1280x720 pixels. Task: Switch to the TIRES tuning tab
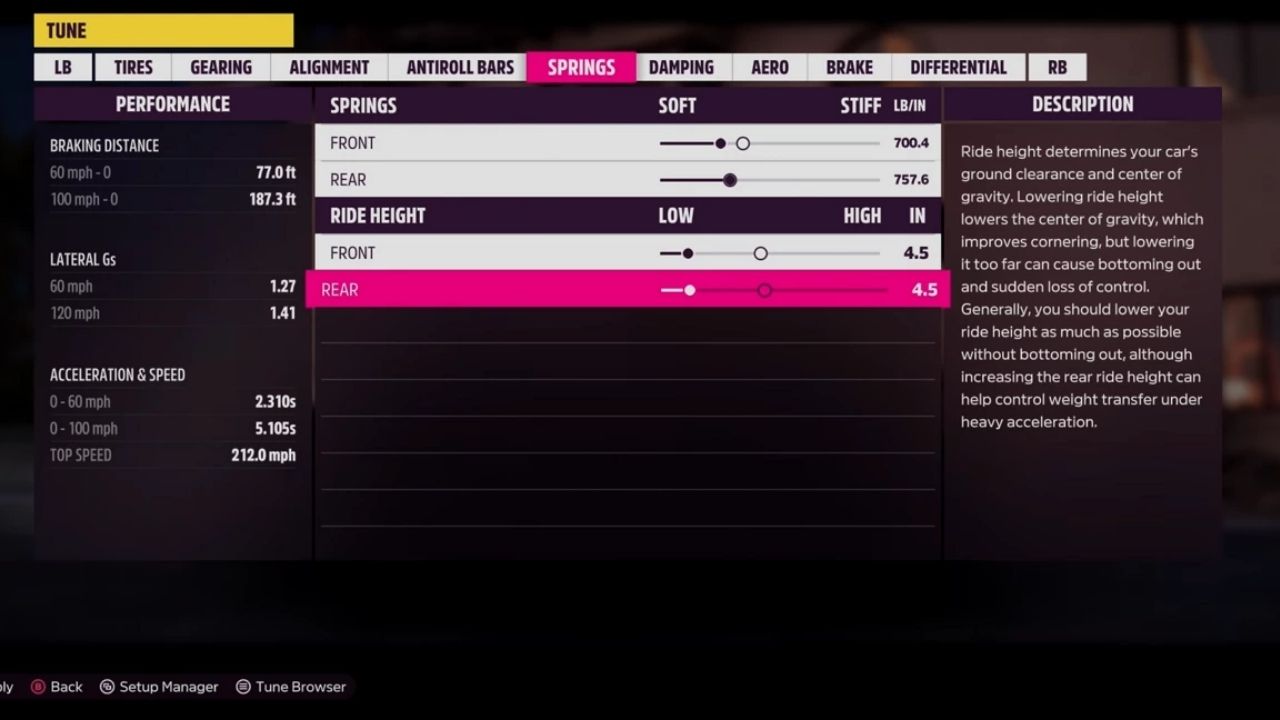[x=131, y=67]
